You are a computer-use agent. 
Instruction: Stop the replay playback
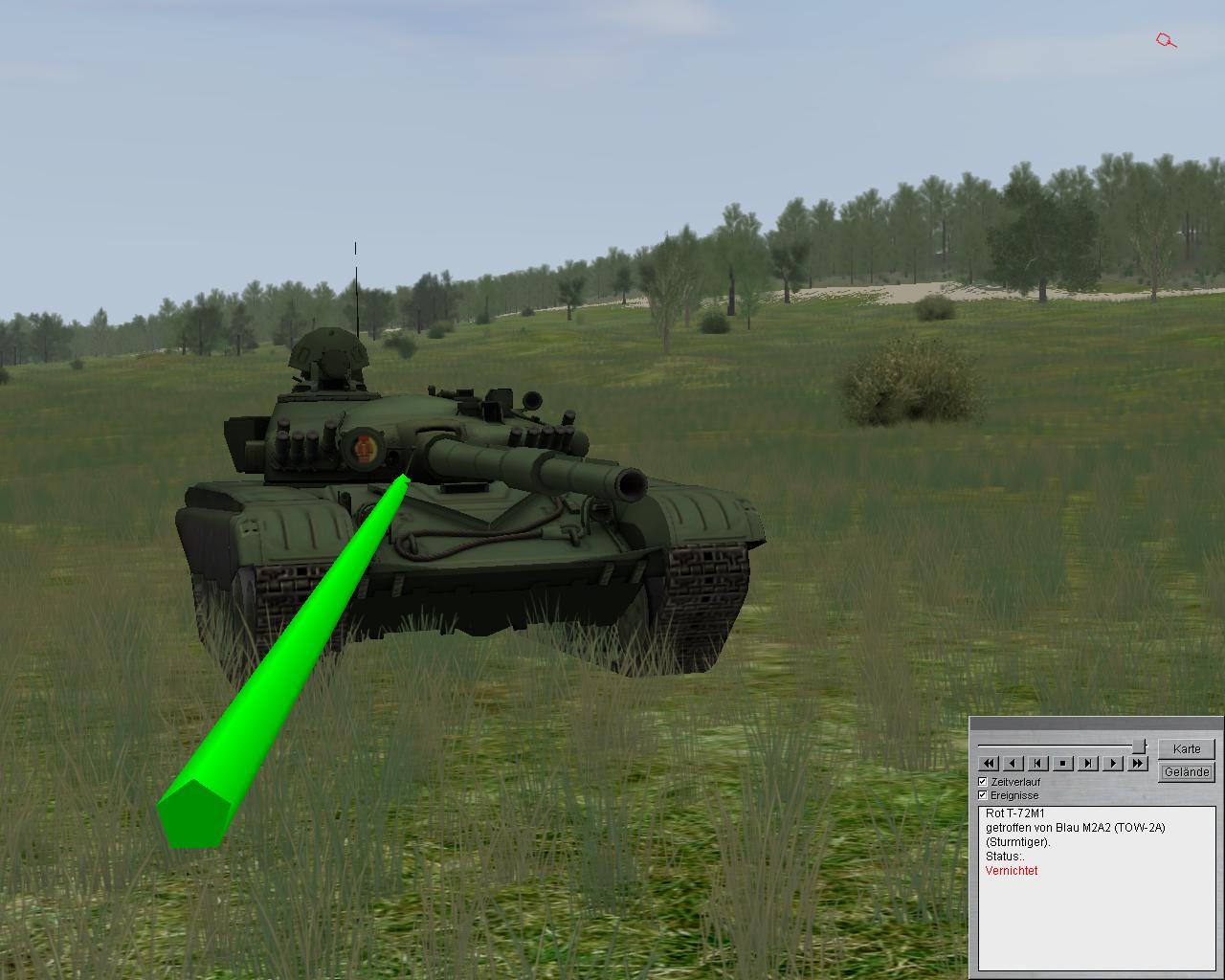tap(1063, 763)
